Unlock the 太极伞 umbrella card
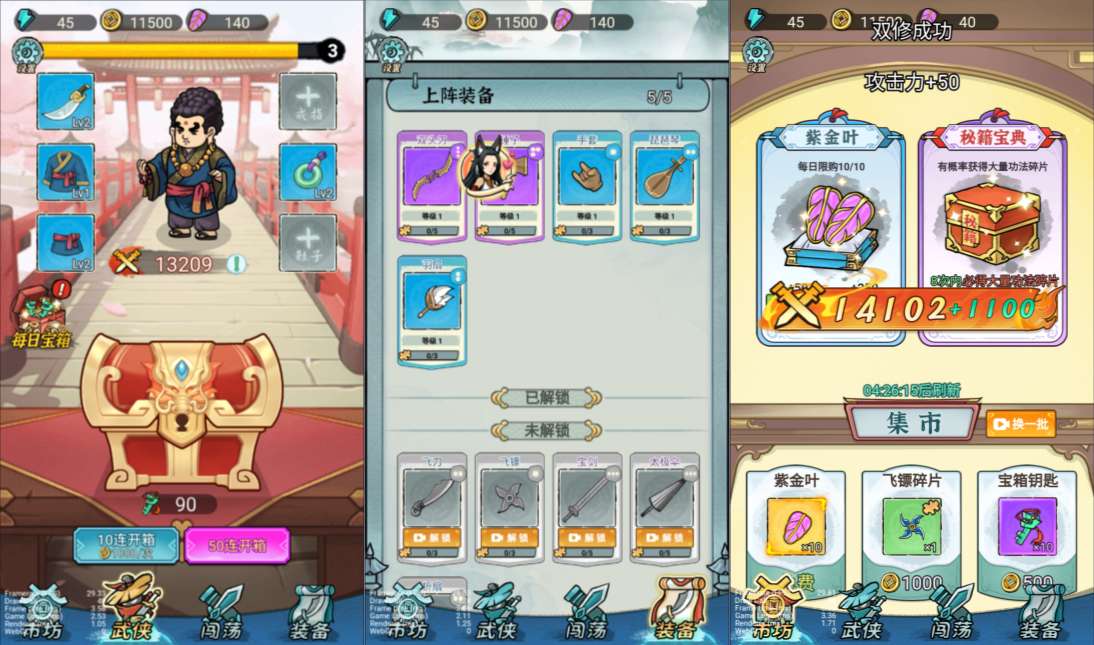 pyautogui.click(x=665, y=537)
